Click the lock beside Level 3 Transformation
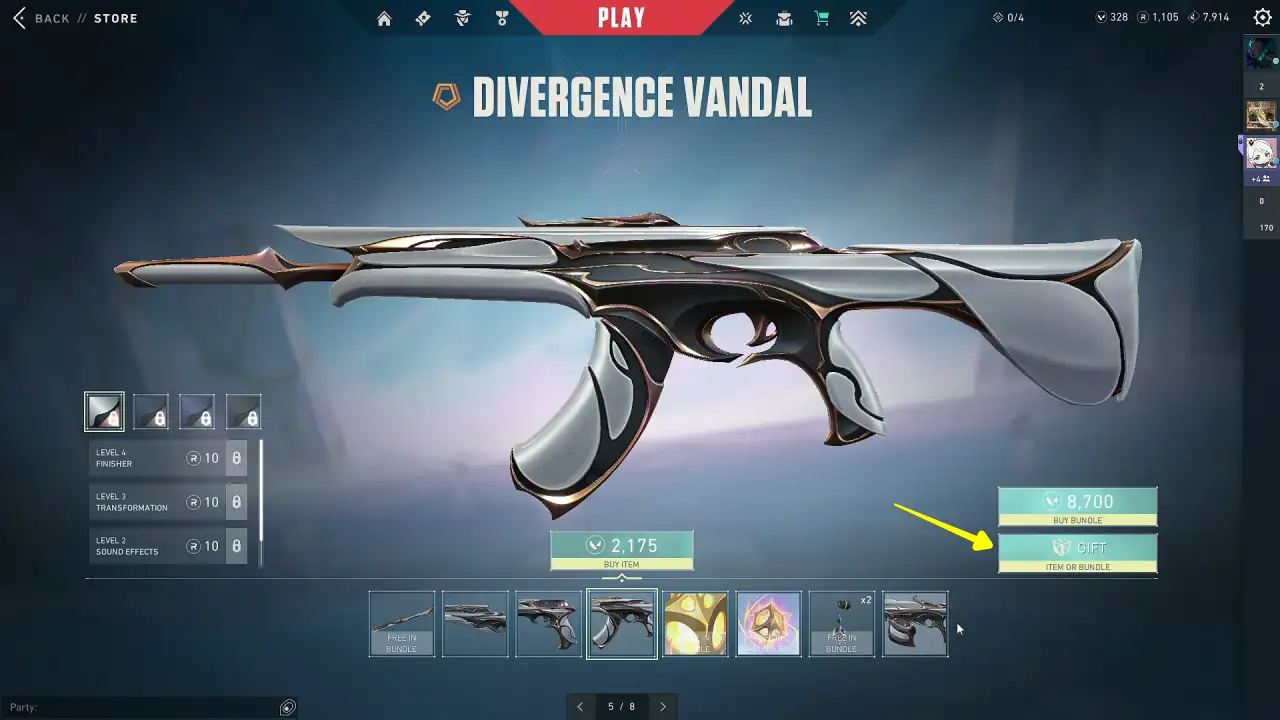The image size is (1280, 720). [x=236, y=502]
